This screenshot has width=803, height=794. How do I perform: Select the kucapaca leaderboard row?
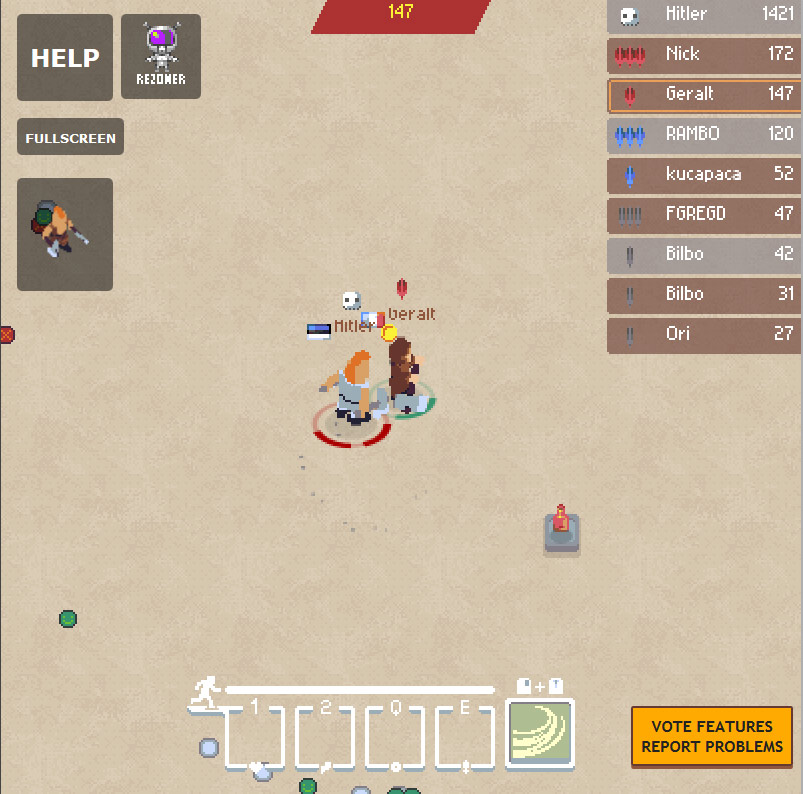(x=704, y=174)
